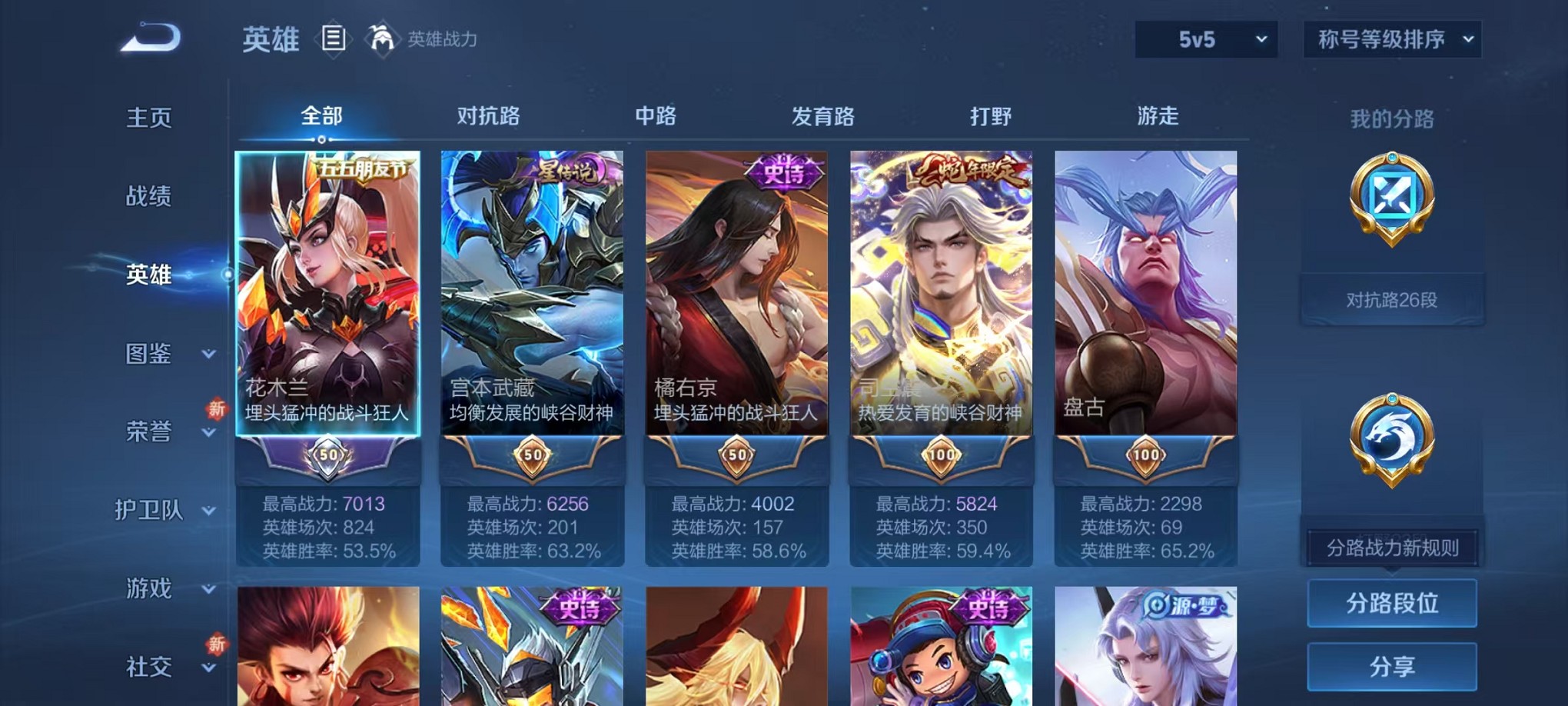
Task: Open the 称号等级排序 sorting dropdown
Action: click(x=1391, y=38)
